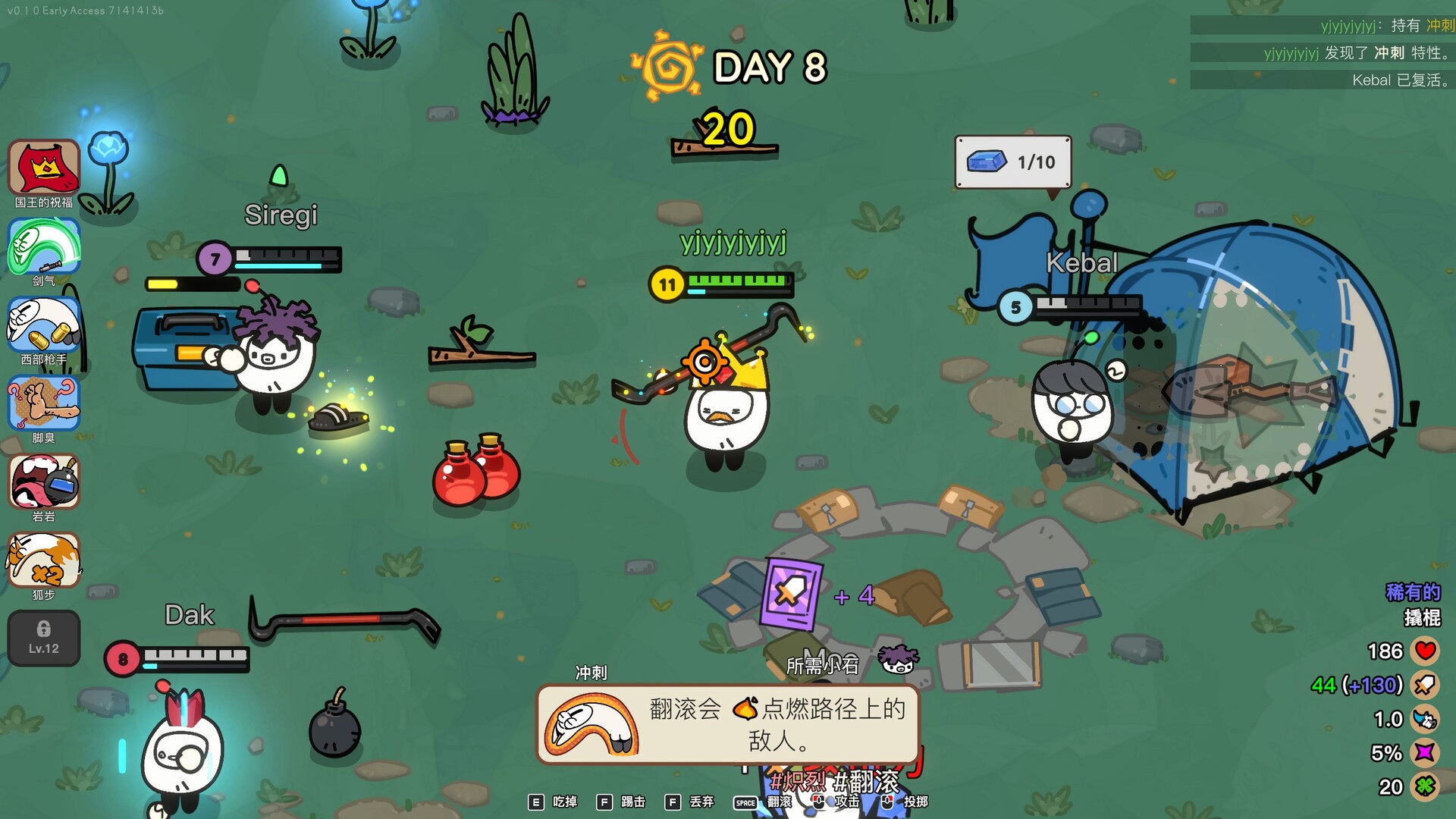Click the red heart health stat icon
This screenshot has width=1456, height=819.
click(x=1426, y=651)
